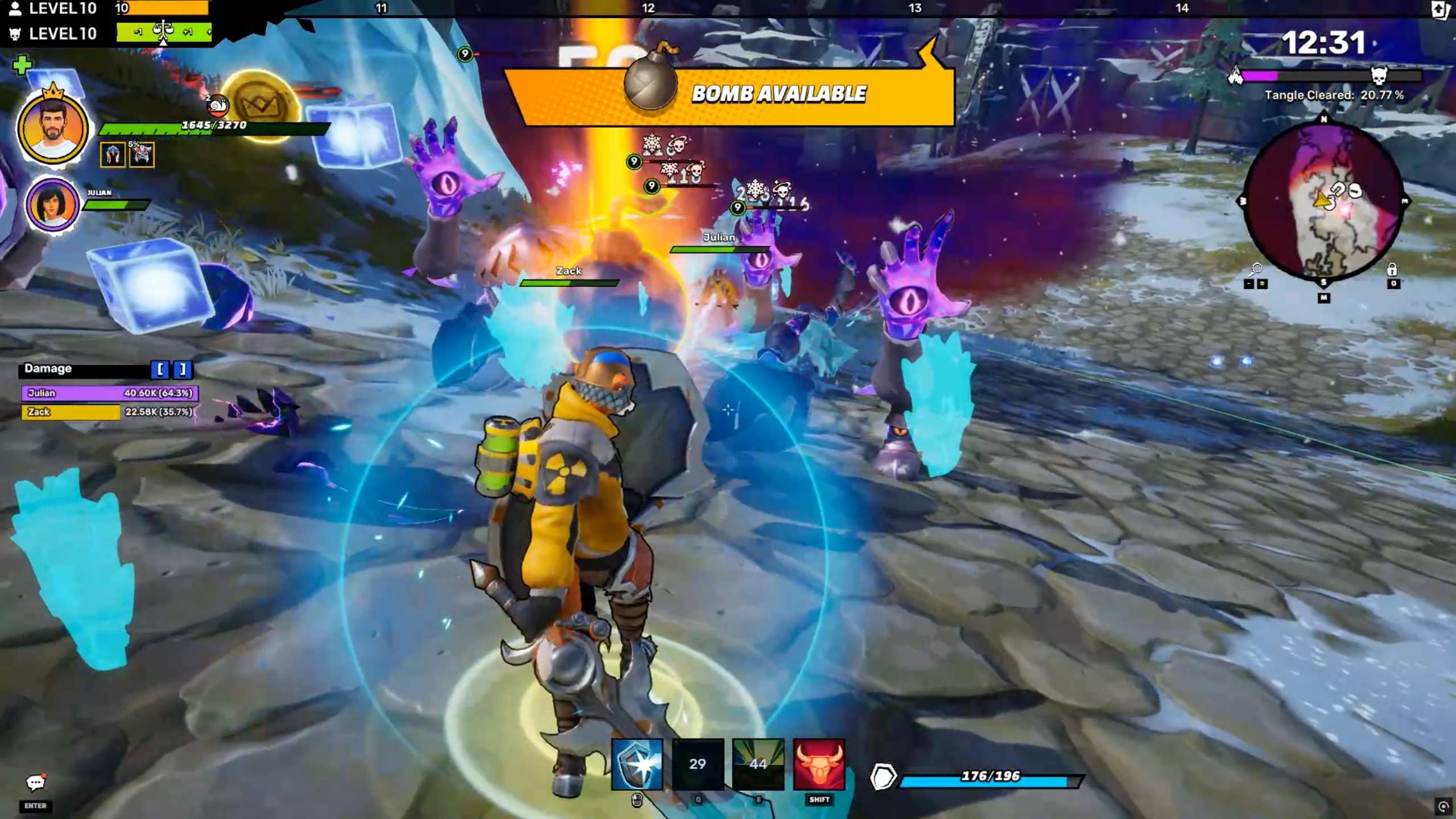Open the chat speech bubble icon
The width and height of the screenshot is (1456, 819).
pos(35,783)
